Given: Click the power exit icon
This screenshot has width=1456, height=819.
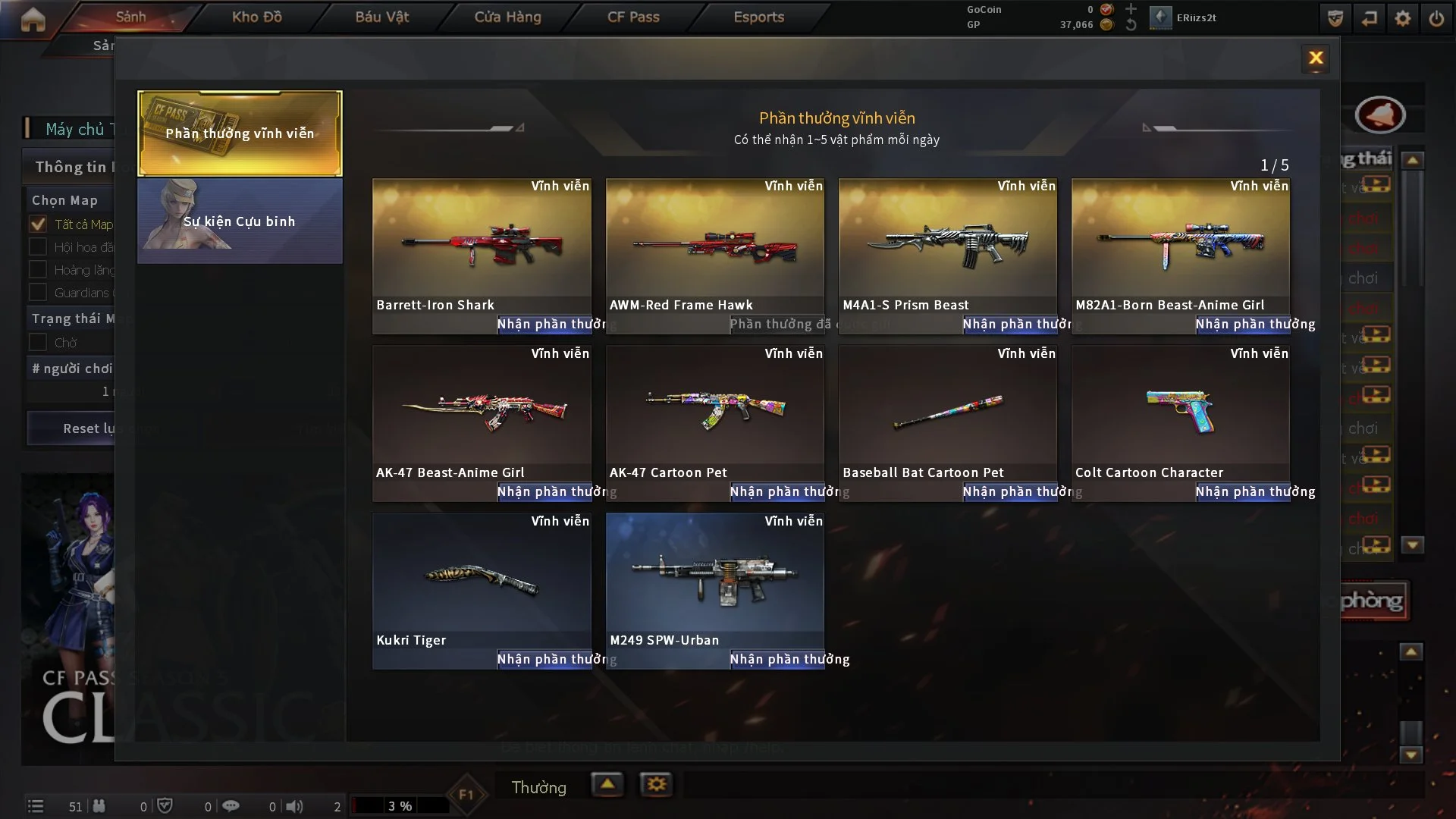Looking at the screenshot, I should coord(1436,18).
